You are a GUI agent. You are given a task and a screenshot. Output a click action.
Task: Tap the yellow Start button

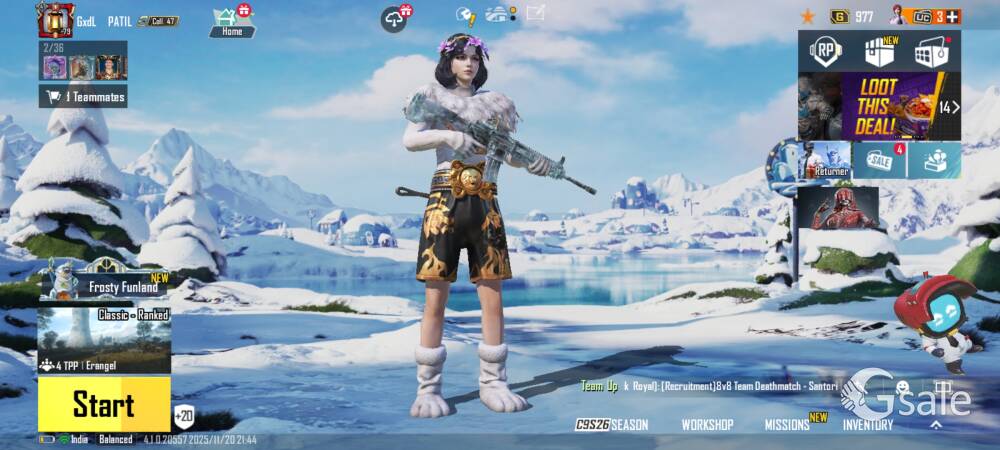(x=103, y=404)
